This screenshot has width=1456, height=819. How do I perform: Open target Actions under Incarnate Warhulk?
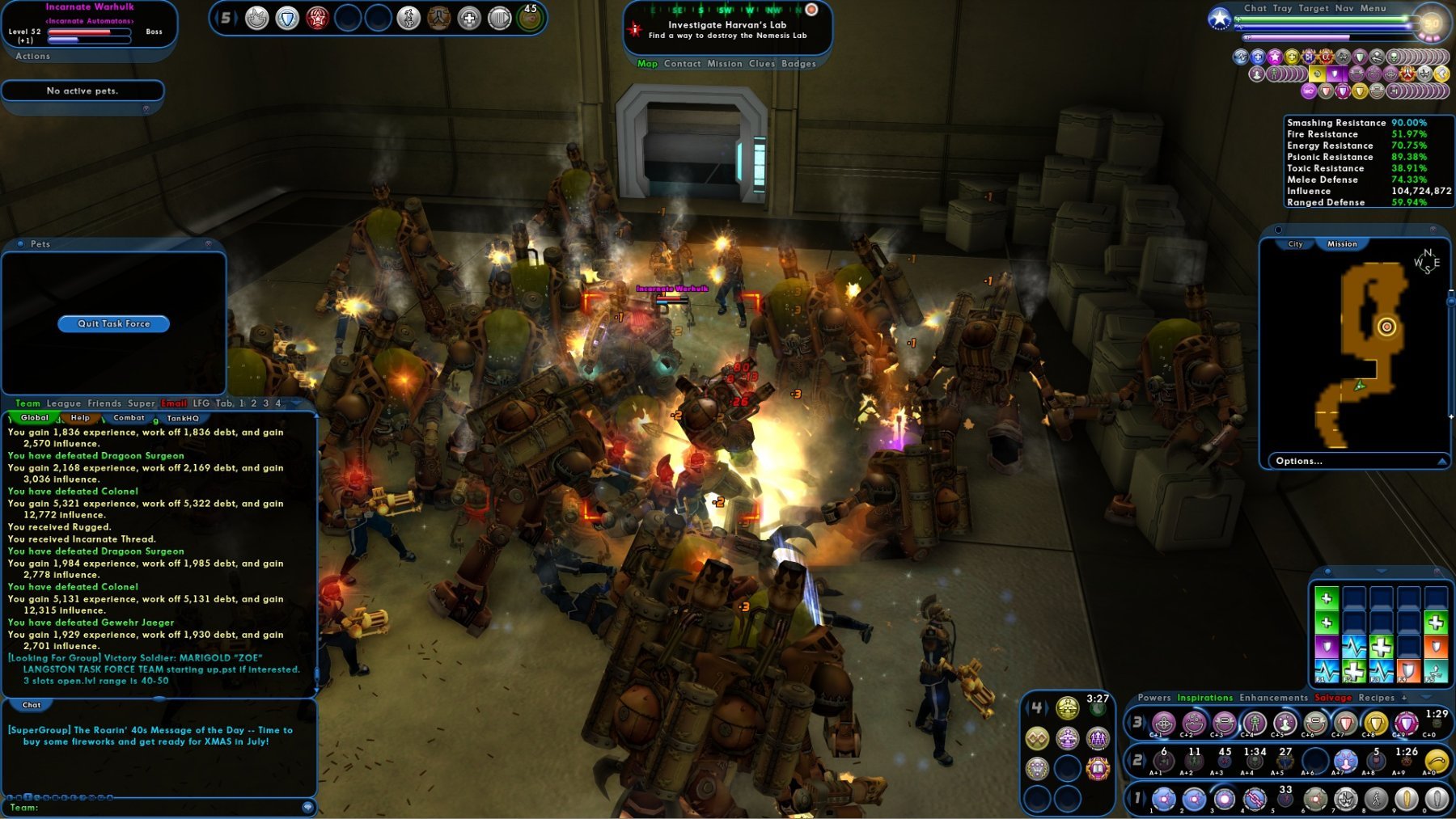point(32,57)
